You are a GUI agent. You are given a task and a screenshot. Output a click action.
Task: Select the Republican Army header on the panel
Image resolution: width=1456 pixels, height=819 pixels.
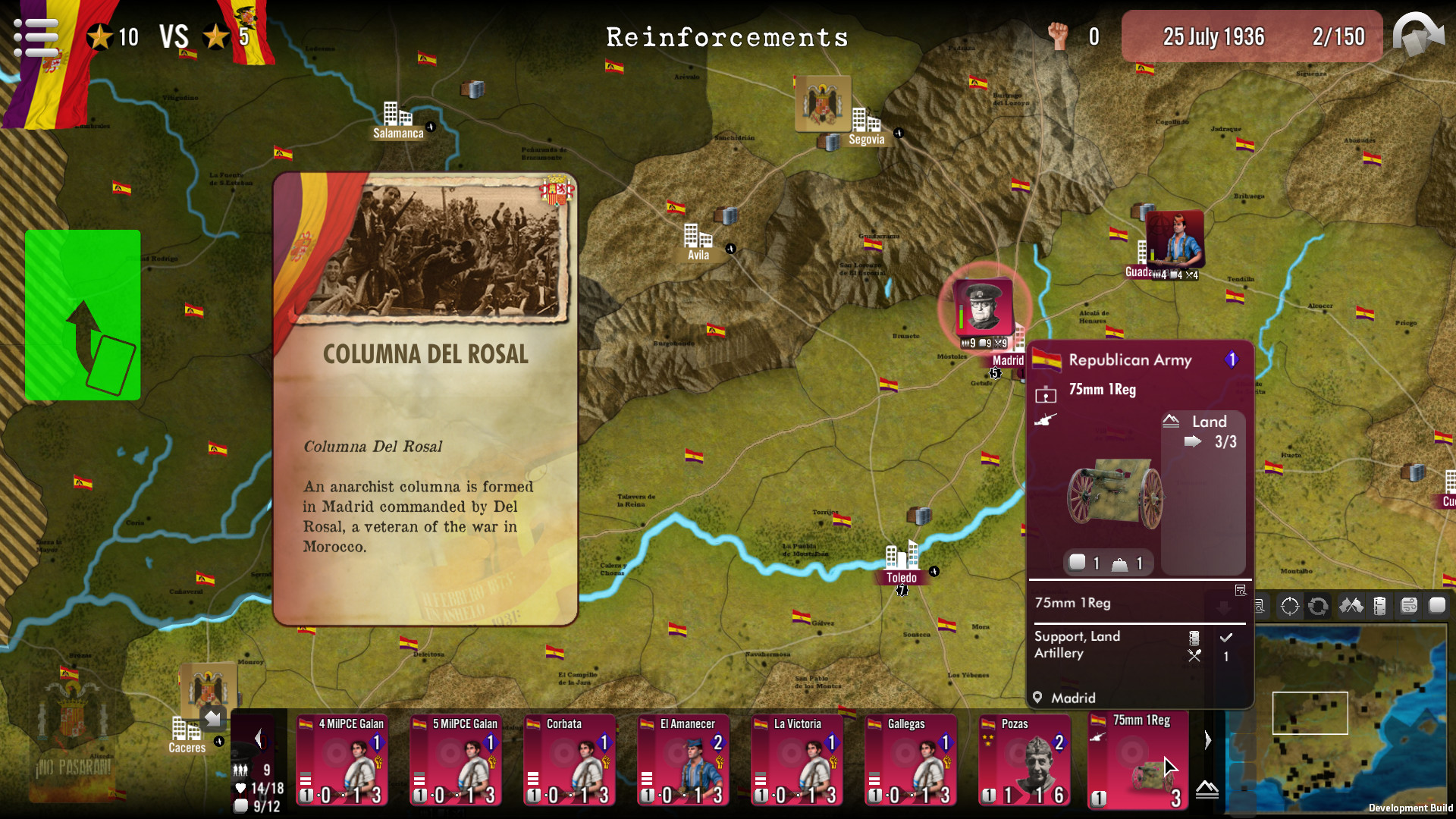1129,360
